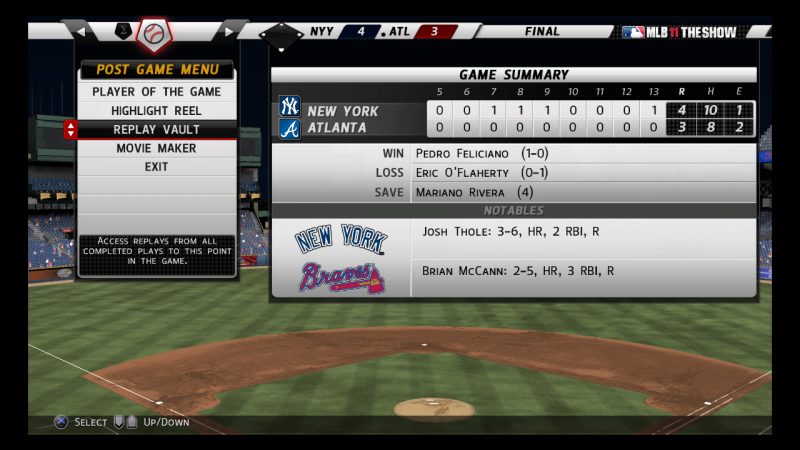800x450 pixels.
Task: Switch to the sigma stats tab
Action: point(123,32)
